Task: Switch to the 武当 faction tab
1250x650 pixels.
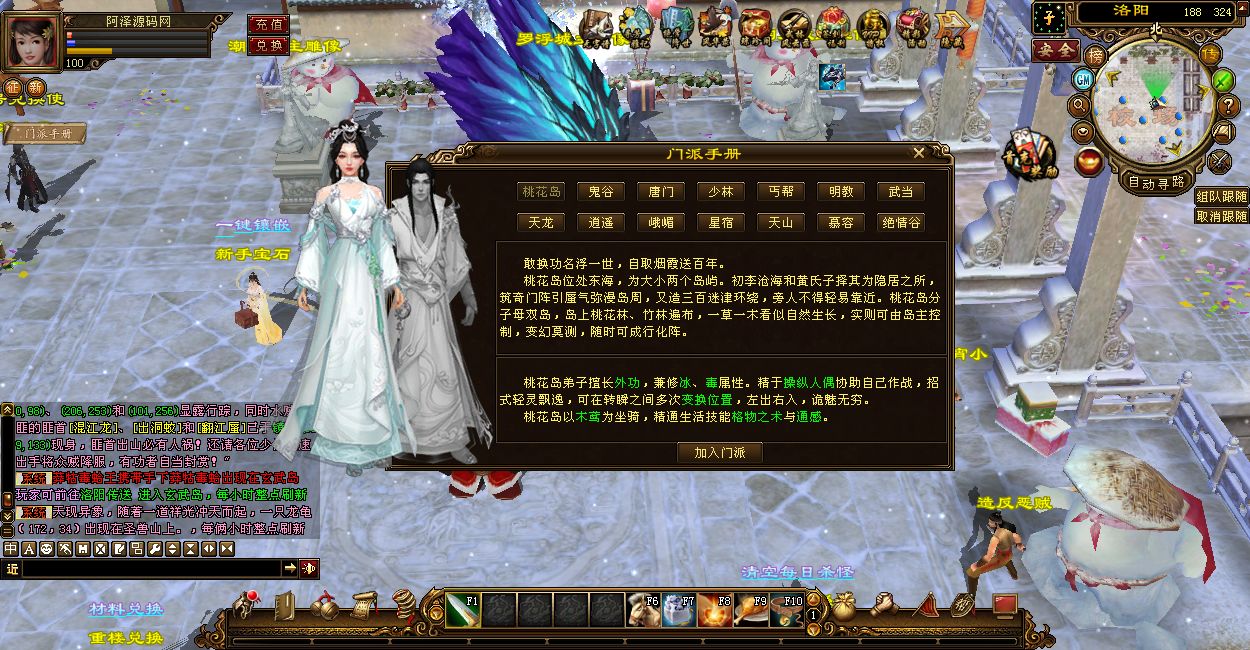Action: [x=900, y=192]
